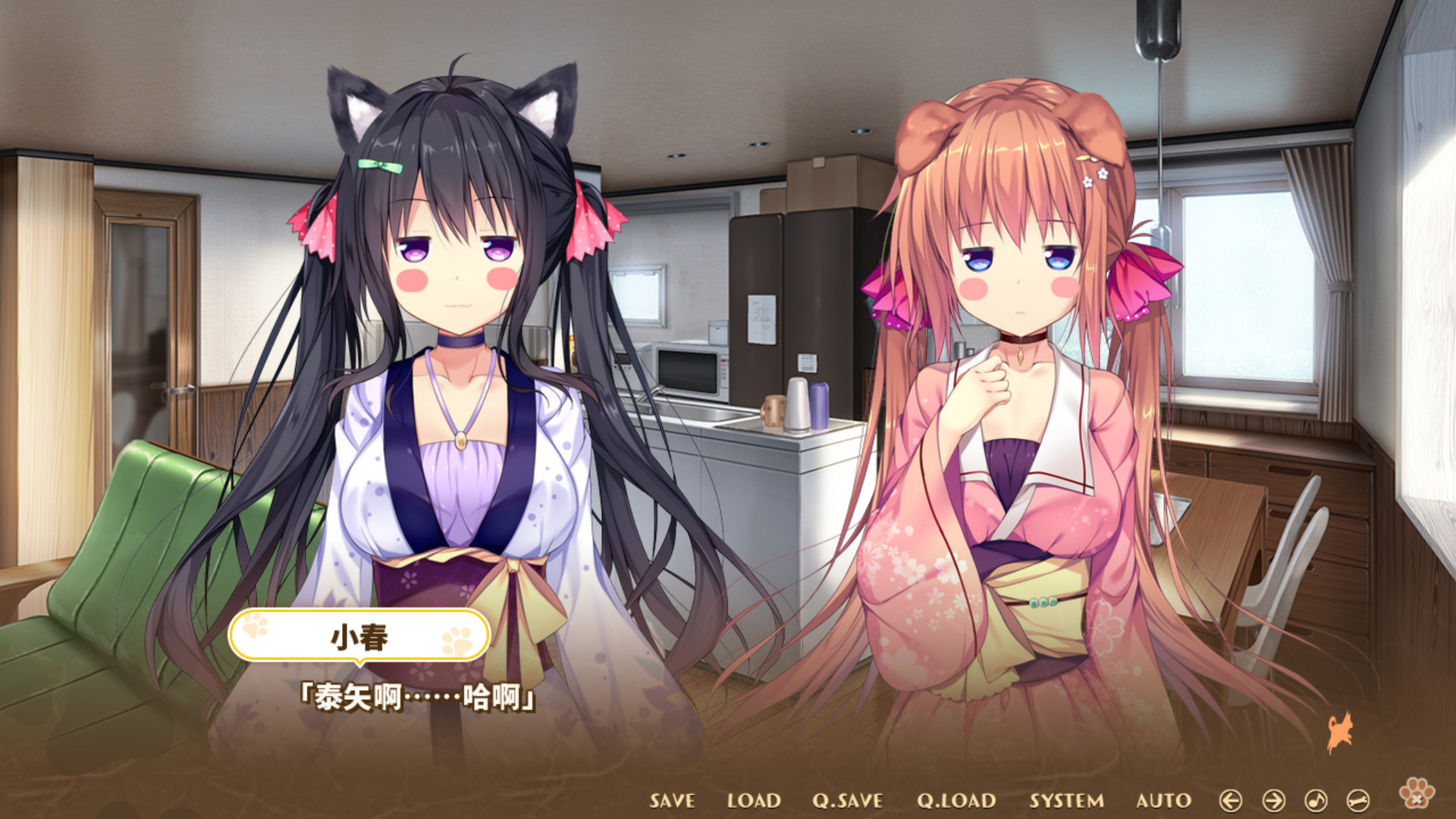Open the backlog with the left arrow icon

point(1232,800)
